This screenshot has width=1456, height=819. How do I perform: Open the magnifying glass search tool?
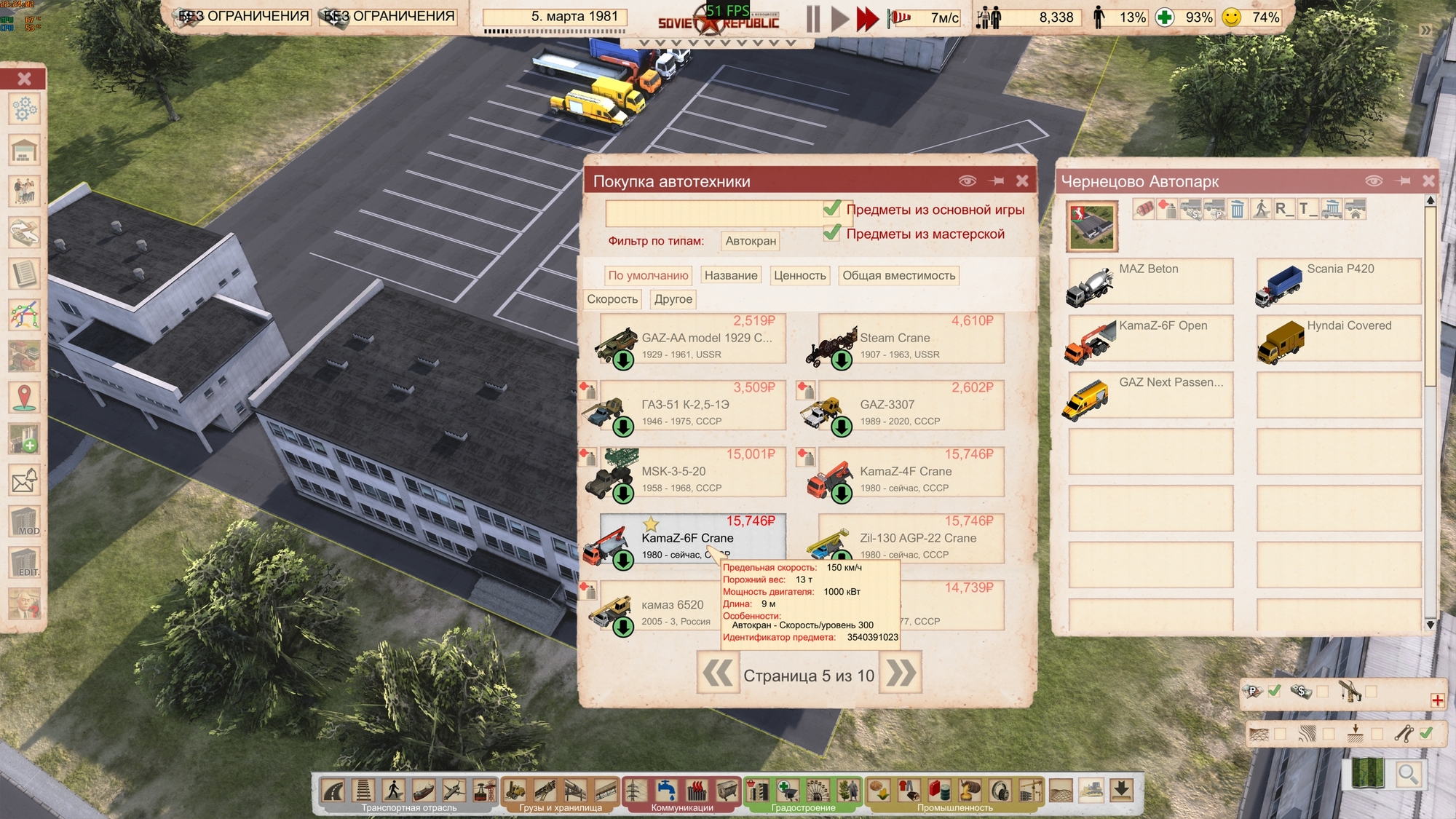(x=1408, y=775)
